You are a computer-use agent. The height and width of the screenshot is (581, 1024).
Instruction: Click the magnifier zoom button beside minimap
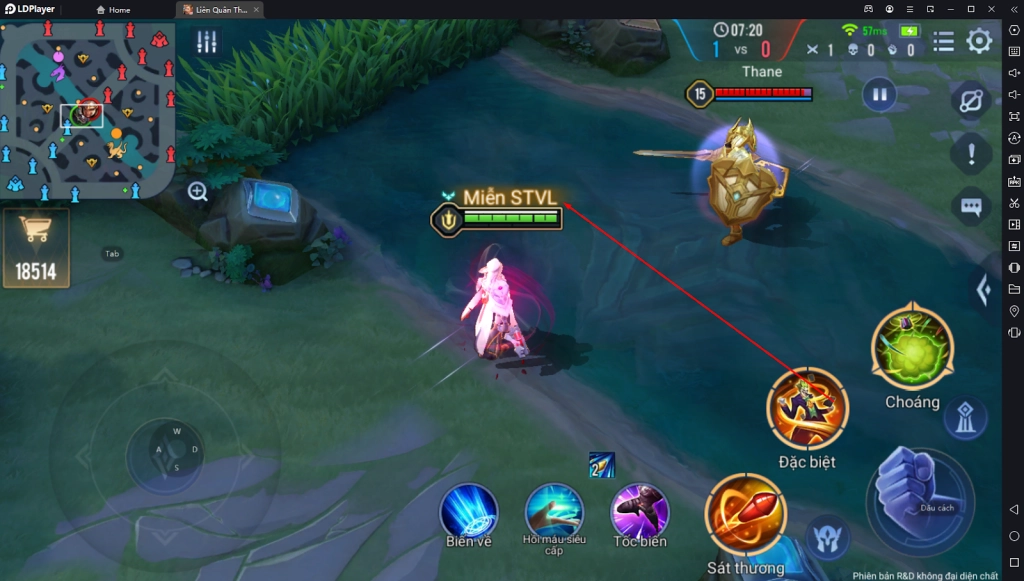198,192
